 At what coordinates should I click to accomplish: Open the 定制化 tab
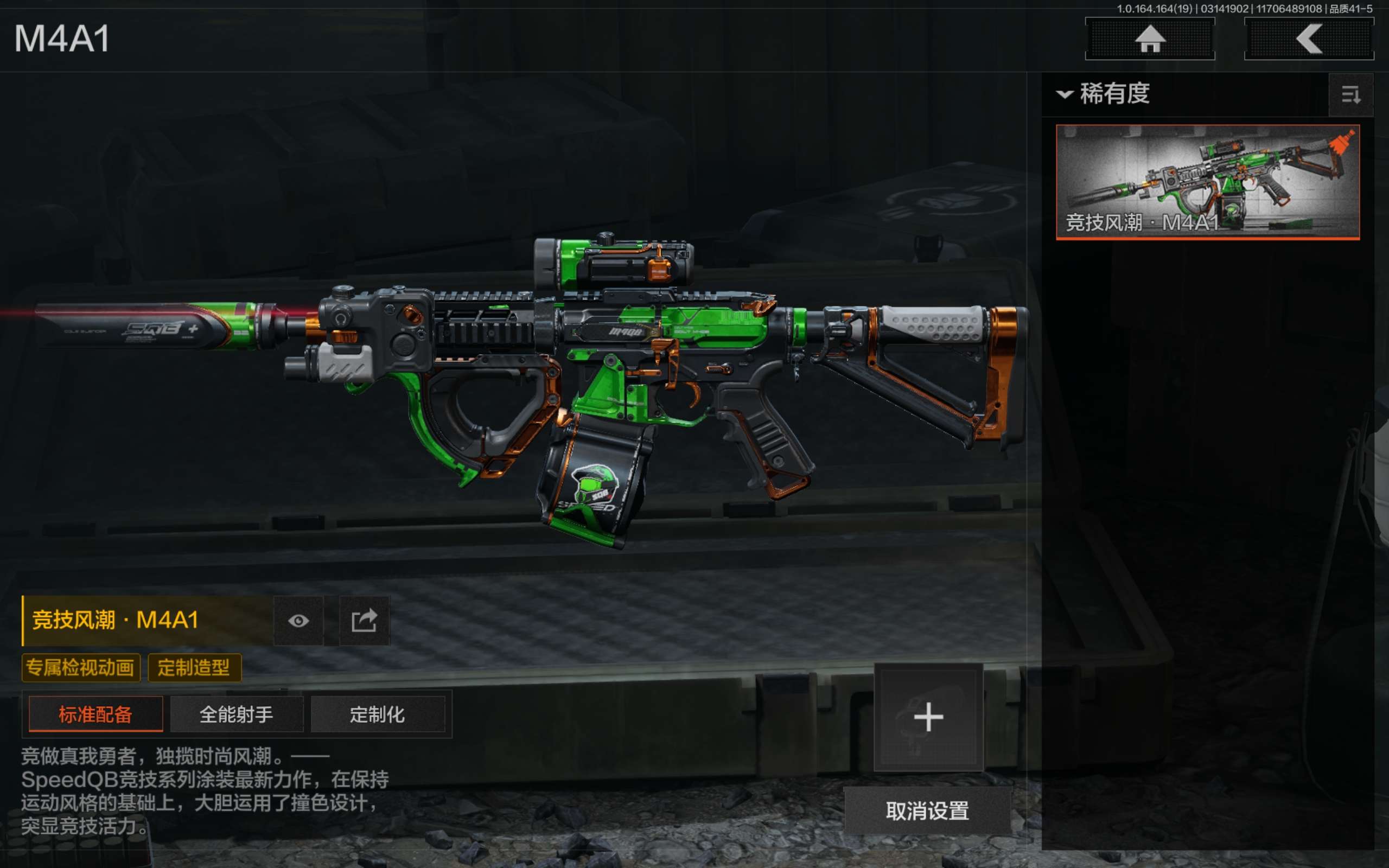tap(378, 714)
